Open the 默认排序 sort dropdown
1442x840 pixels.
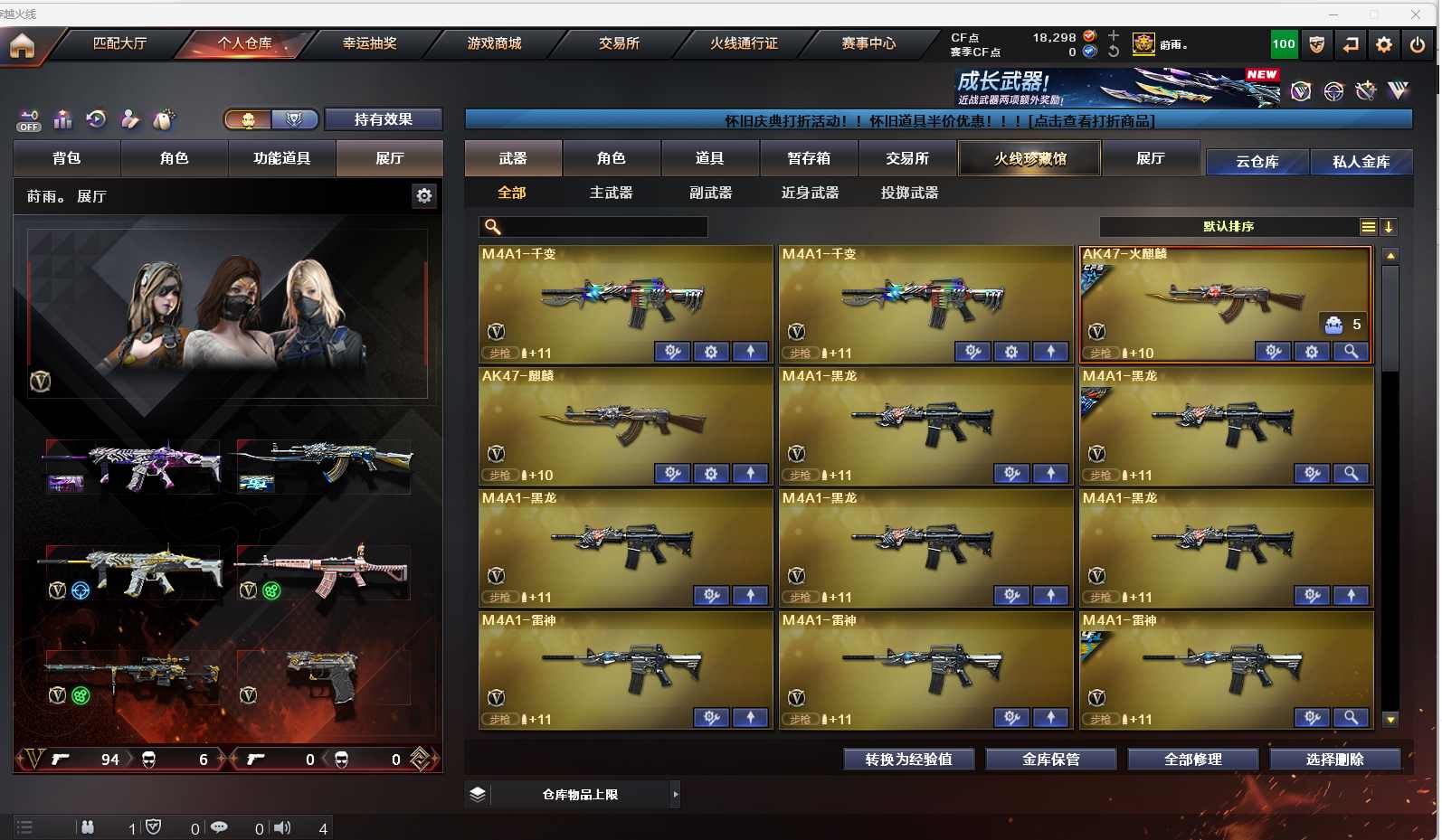(x=1228, y=227)
